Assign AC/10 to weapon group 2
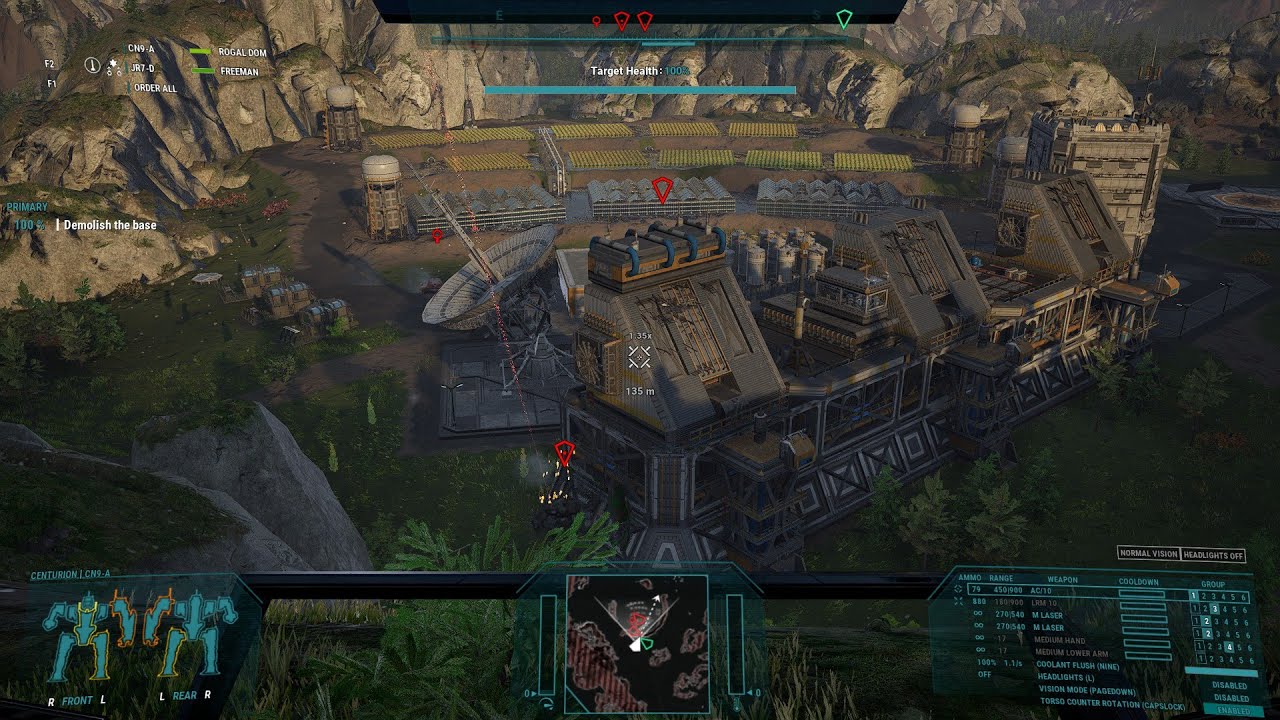1280x720 pixels. tap(1204, 596)
